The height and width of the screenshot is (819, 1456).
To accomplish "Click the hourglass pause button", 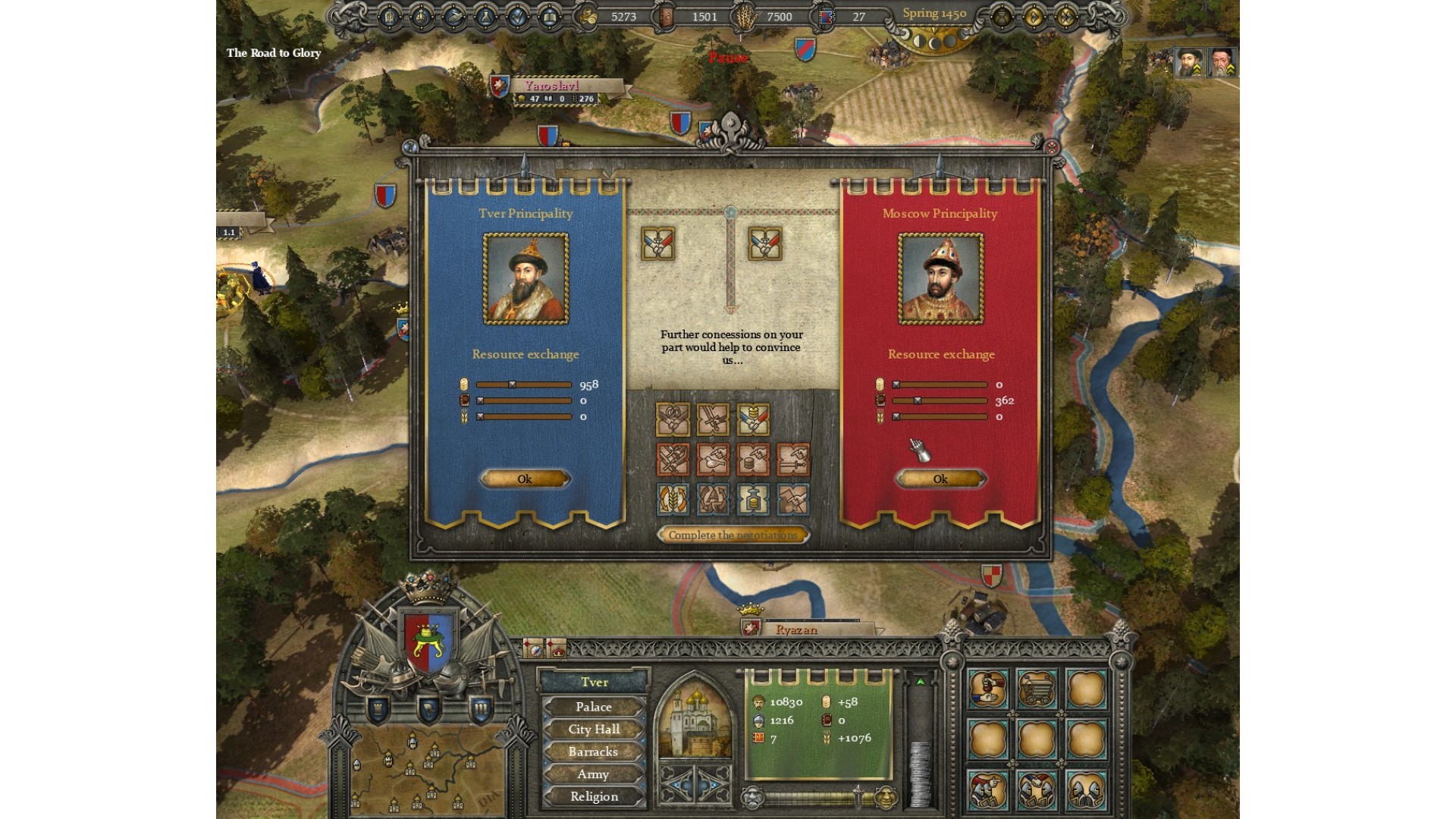I will [x=1001, y=17].
